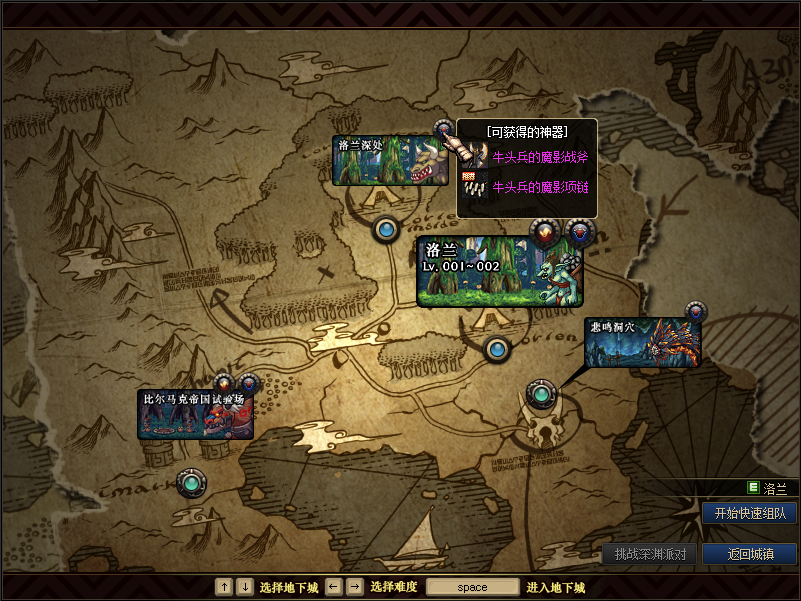Select the 比尔马克帝国试验场 dungeon
The height and width of the screenshot is (601, 801).
195,415
